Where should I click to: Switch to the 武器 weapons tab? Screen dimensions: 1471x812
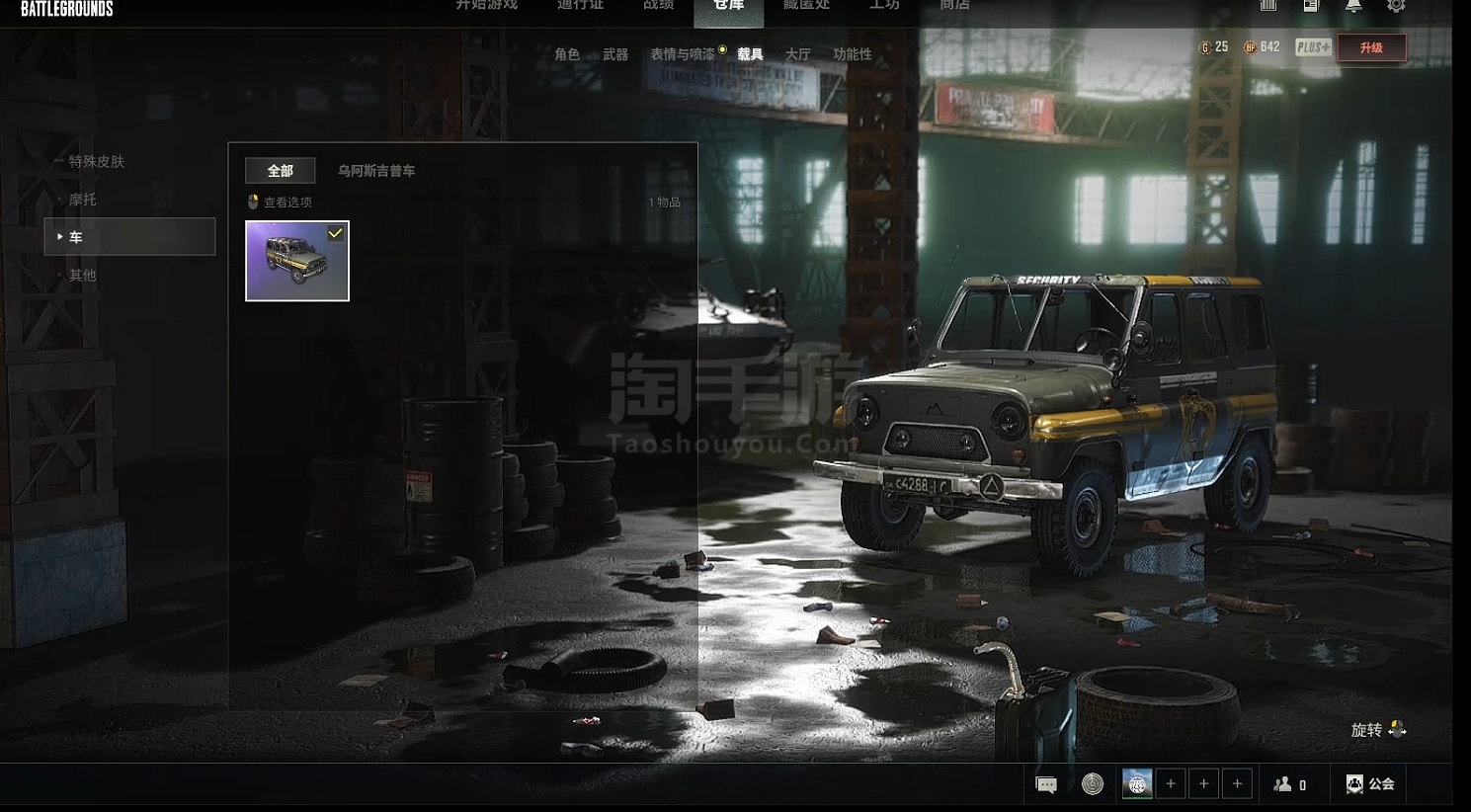click(x=615, y=54)
